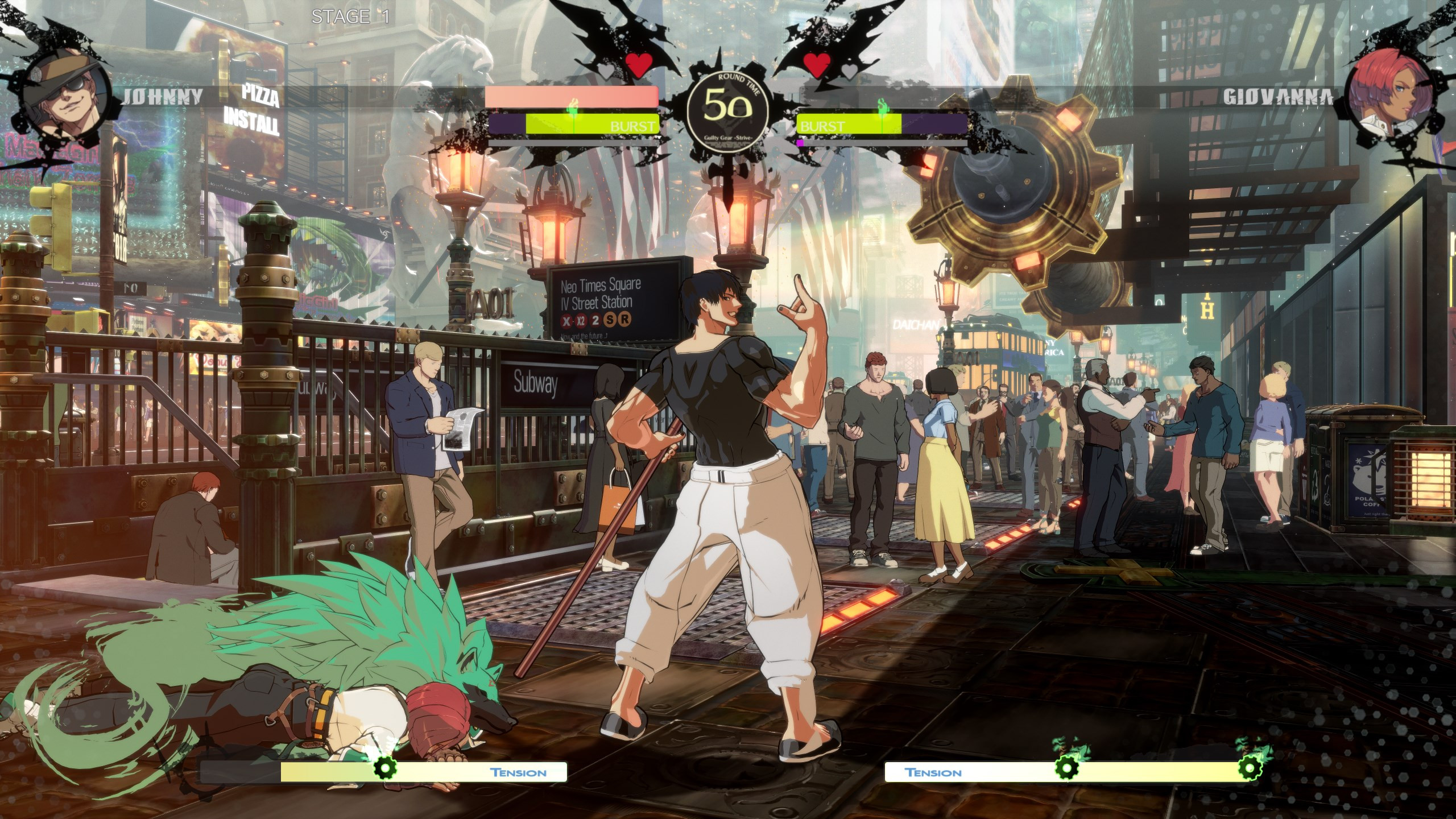
Task: Toggle Johnny's grey round-win heart indicator
Action: [606, 73]
